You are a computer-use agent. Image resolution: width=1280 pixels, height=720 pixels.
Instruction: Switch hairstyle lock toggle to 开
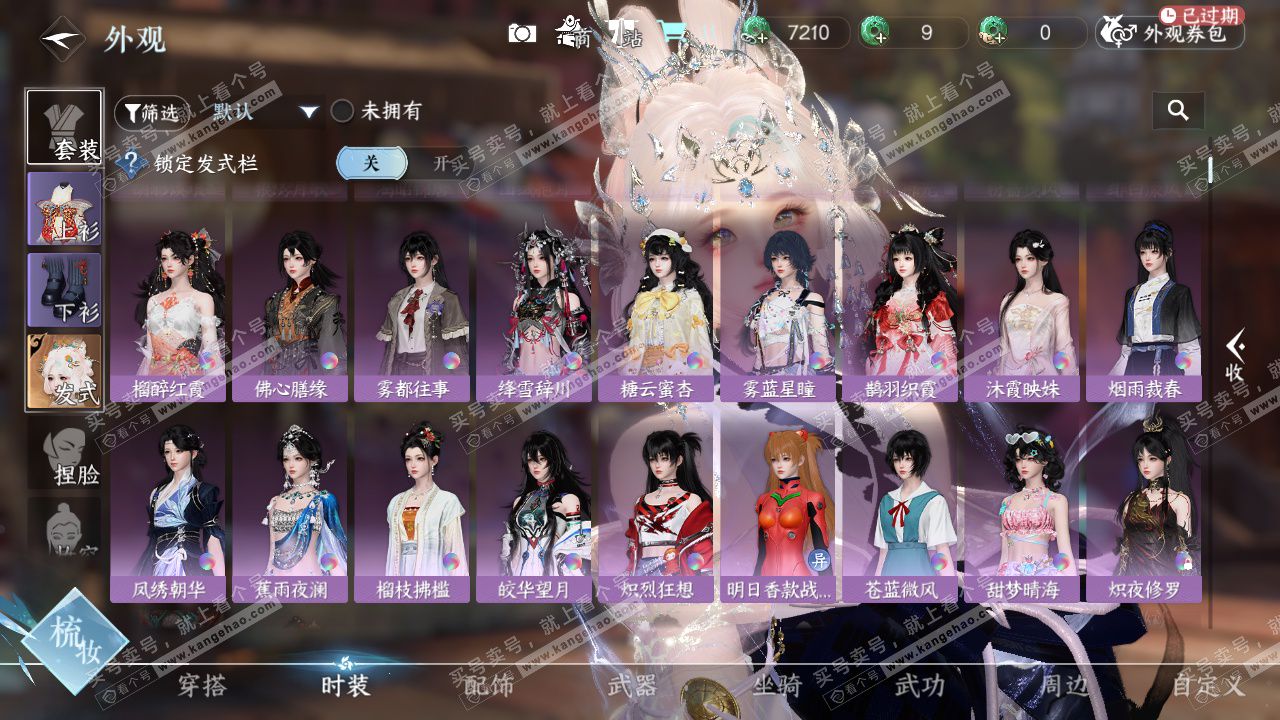point(441,163)
